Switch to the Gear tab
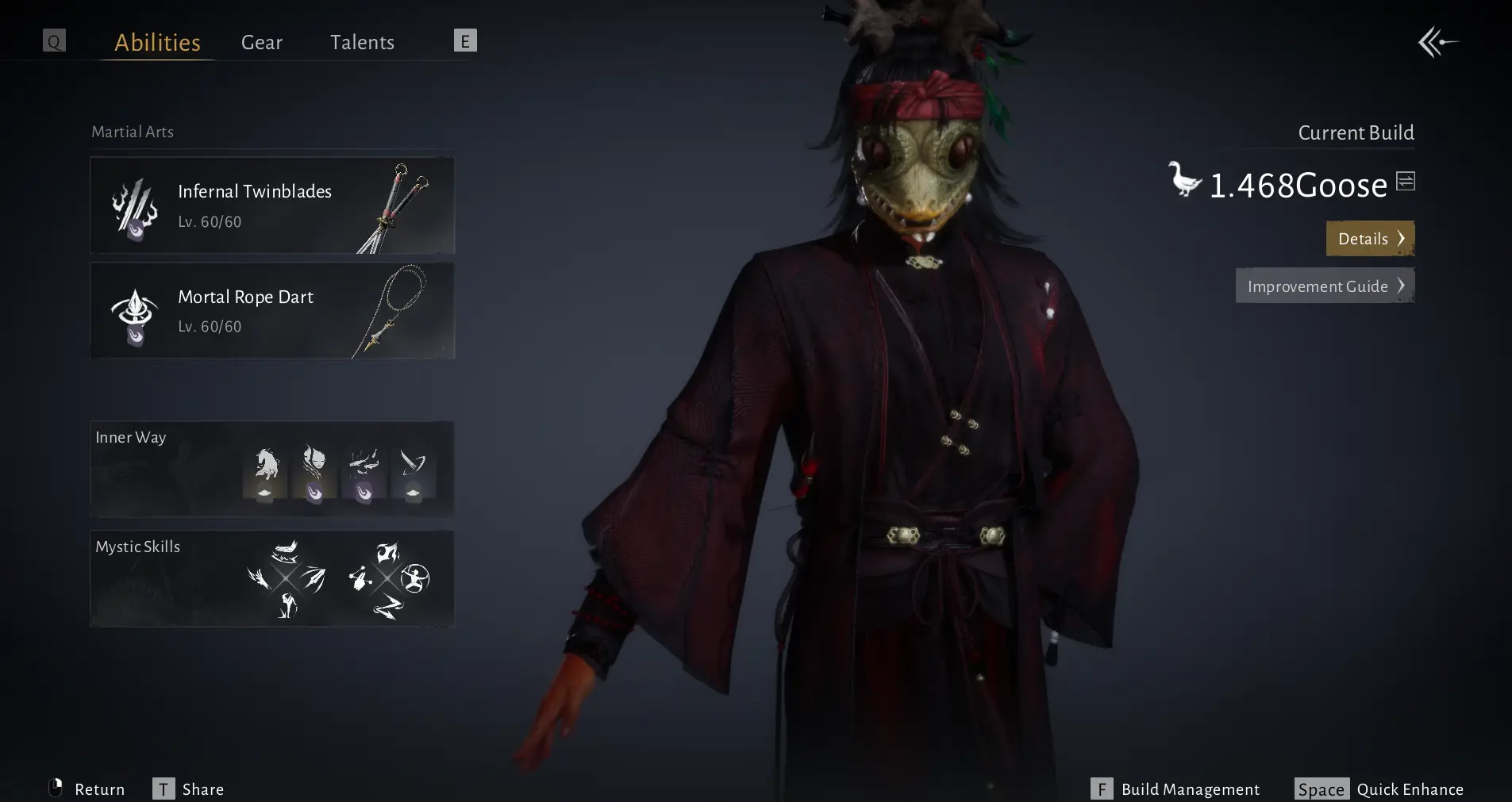 (x=261, y=42)
